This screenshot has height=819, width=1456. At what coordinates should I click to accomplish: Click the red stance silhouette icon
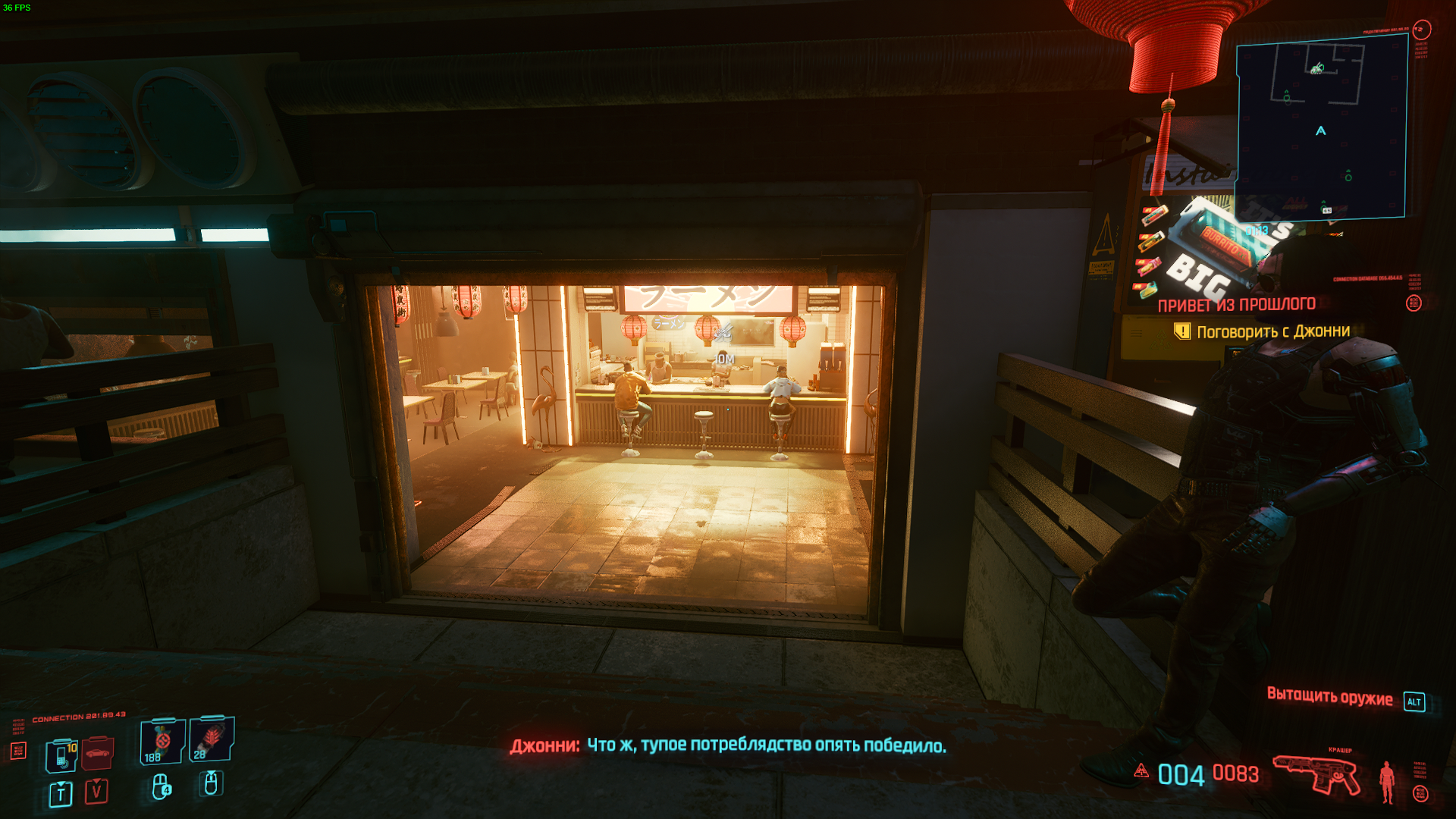1387,781
